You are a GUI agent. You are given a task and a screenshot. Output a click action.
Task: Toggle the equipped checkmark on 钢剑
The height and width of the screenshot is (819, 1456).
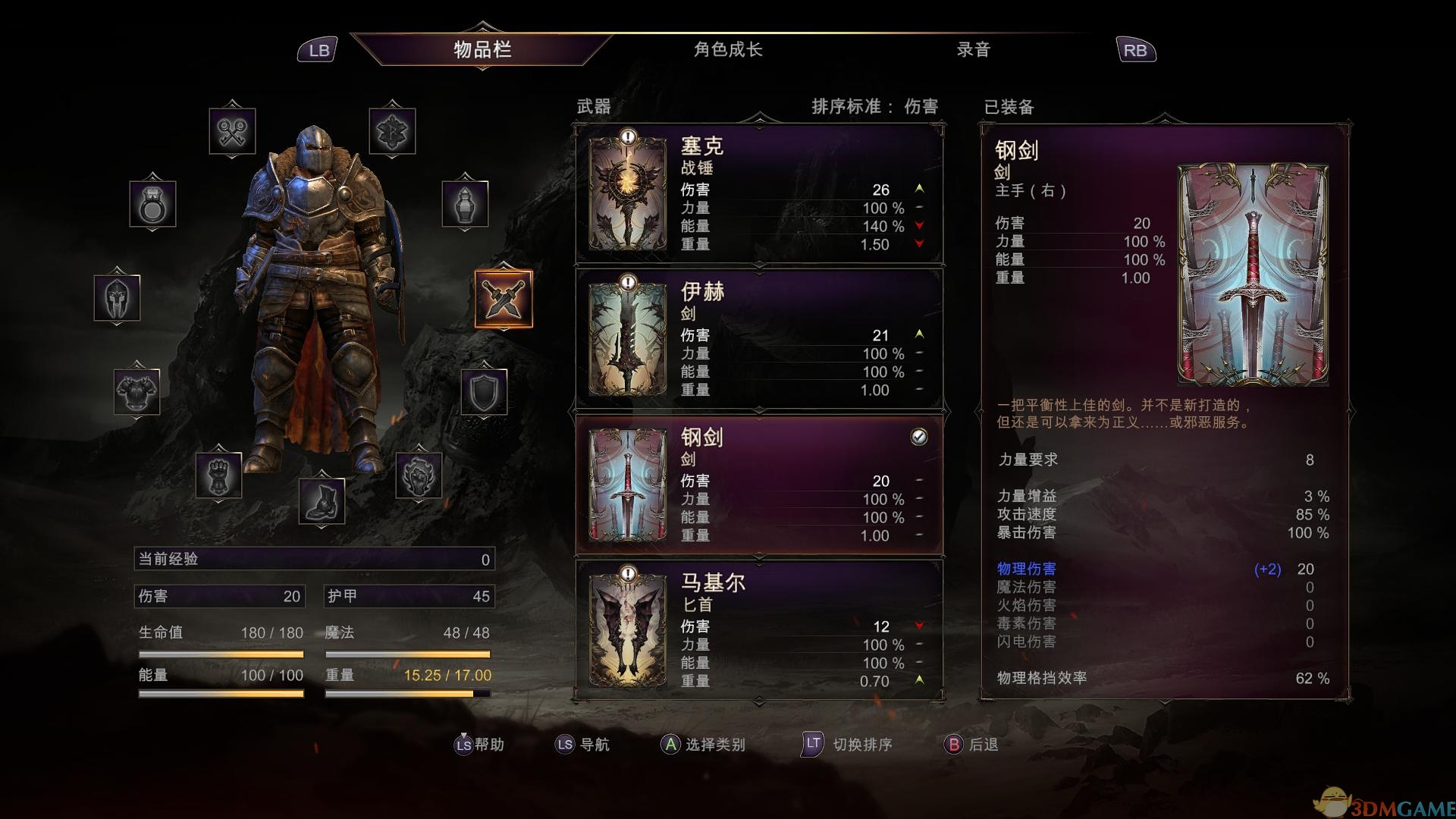[x=918, y=436]
